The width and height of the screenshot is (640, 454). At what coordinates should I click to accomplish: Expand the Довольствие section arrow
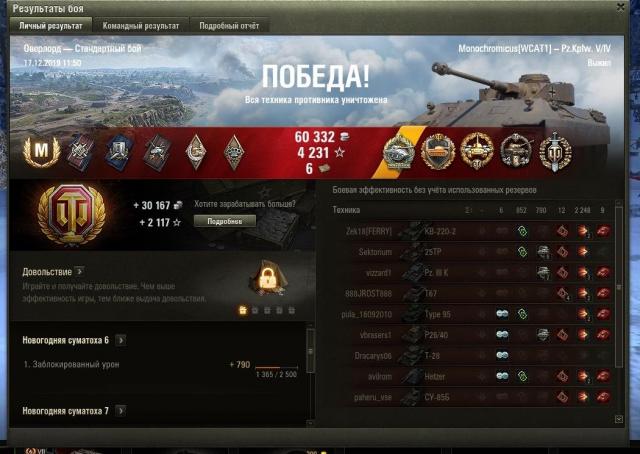(79, 271)
